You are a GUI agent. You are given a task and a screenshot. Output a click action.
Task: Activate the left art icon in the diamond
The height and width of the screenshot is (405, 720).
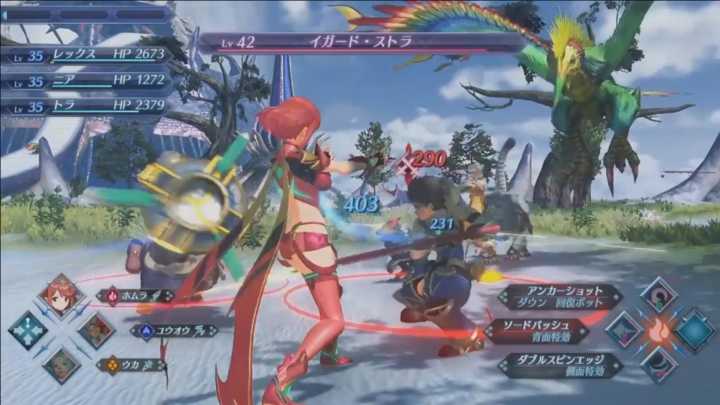tap(624, 330)
